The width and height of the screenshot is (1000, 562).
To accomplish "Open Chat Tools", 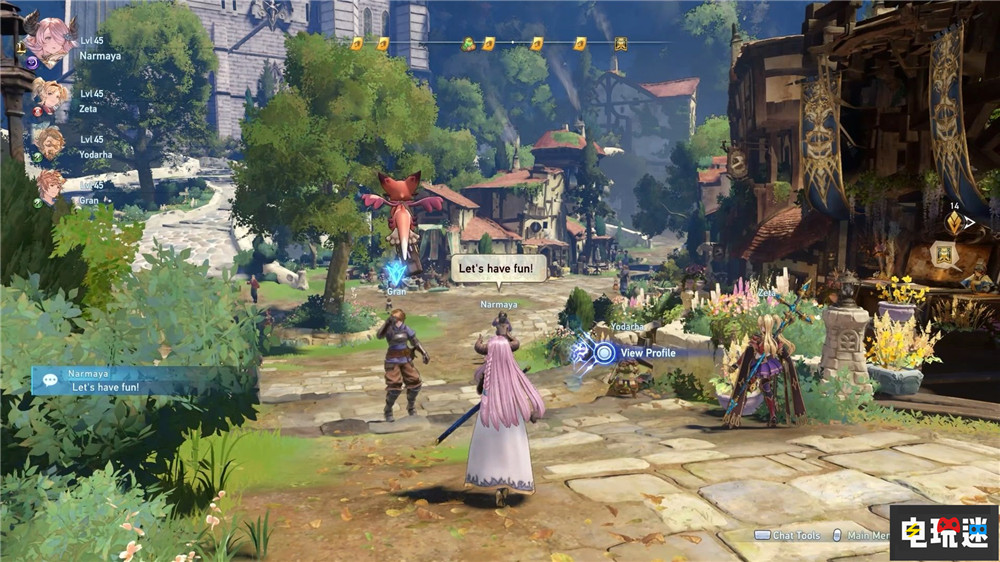I will point(788,535).
